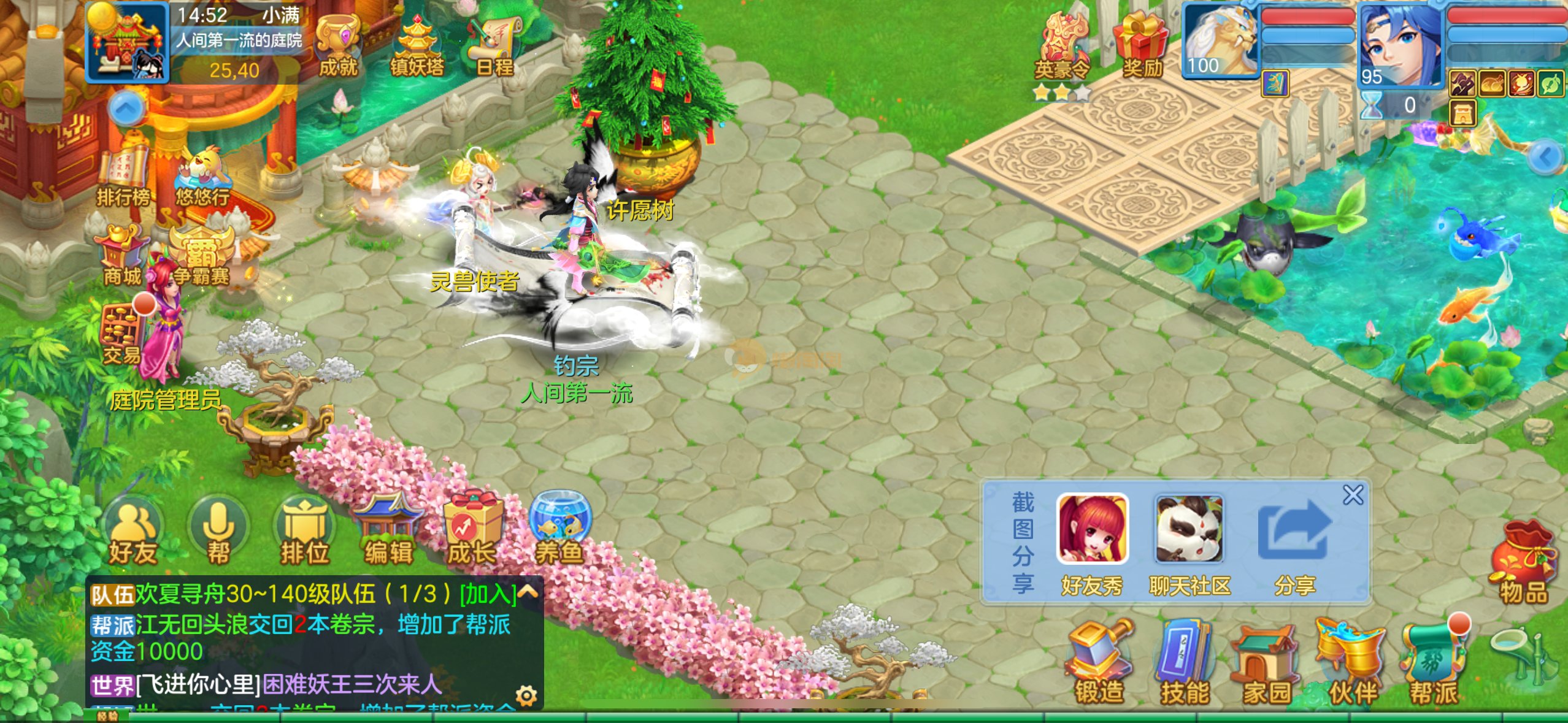Open the 镇妖塔 tower icon

pos(417,46)
